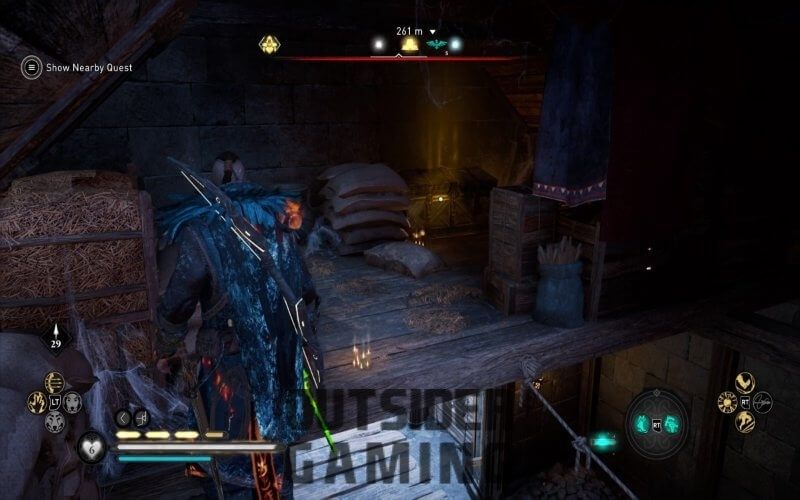
Task: Click the rune status icon above the stamina bar
Action: point(141,418)
